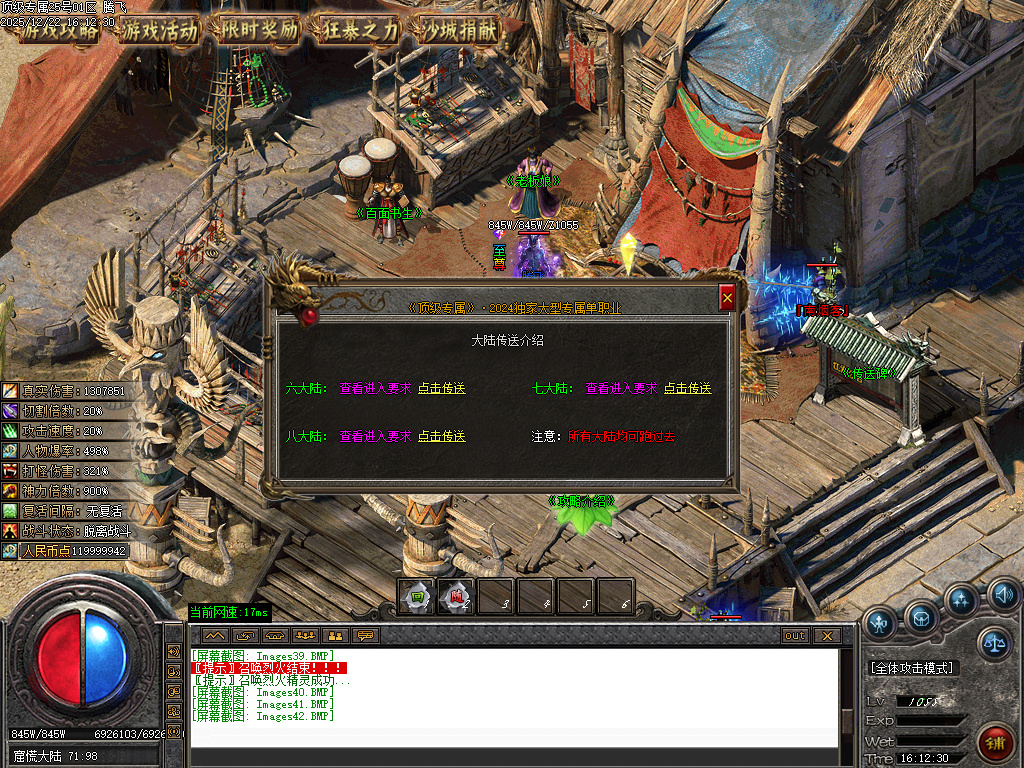Open the 沙城捐献 donation menu
The width and height of the screenshot is (1024, 768).
[460, 30]
